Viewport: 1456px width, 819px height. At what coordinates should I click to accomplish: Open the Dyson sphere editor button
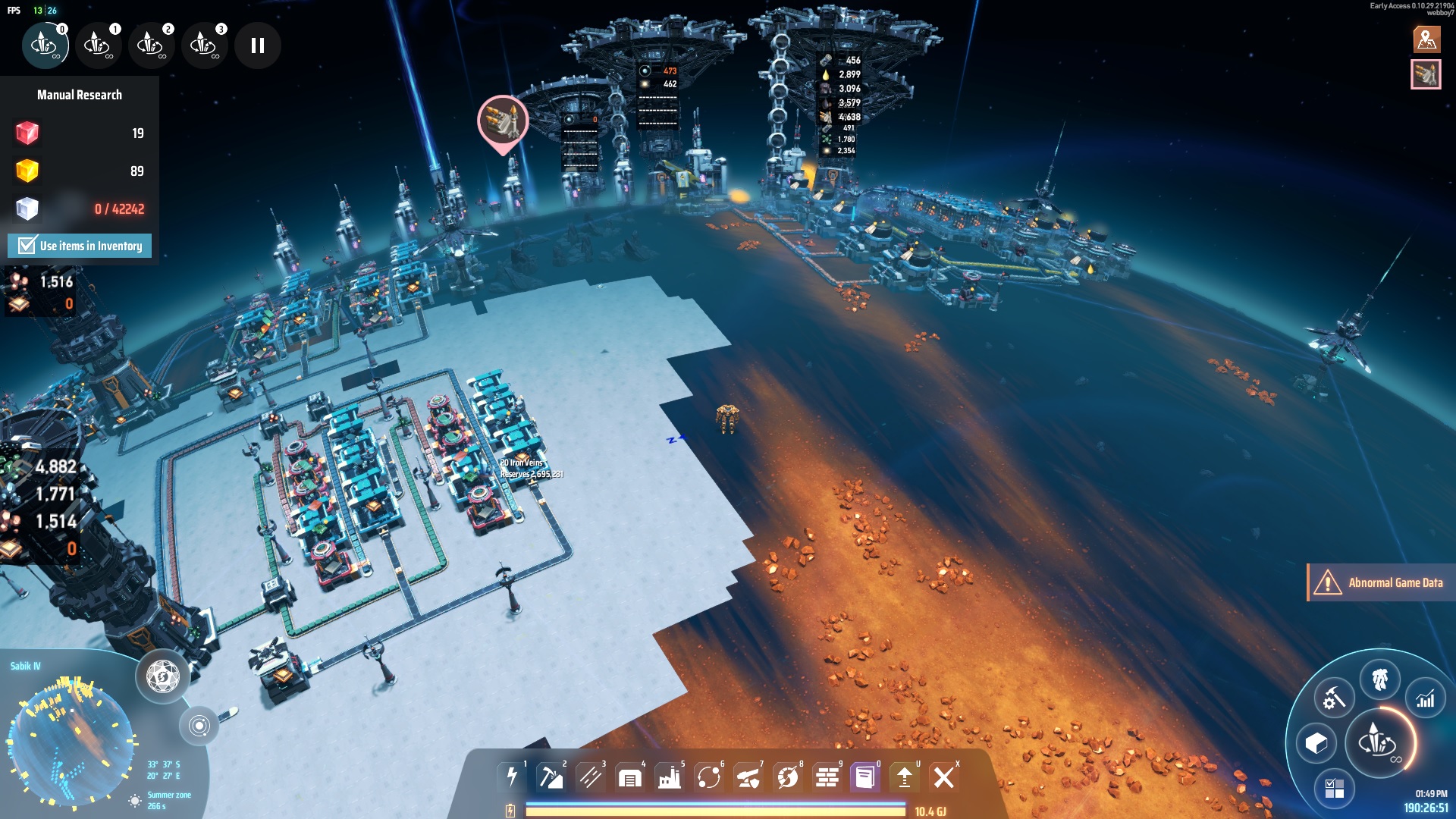[x=162, y=676]
